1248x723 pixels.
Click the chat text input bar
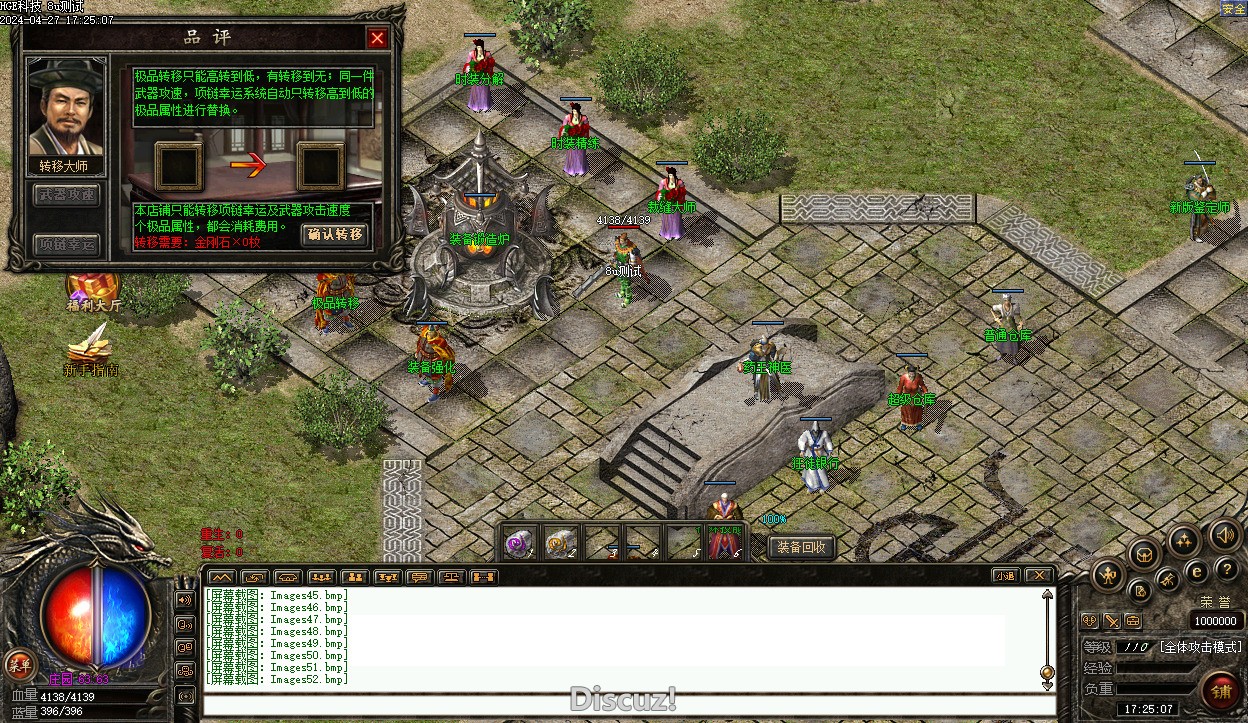point(628,705)
